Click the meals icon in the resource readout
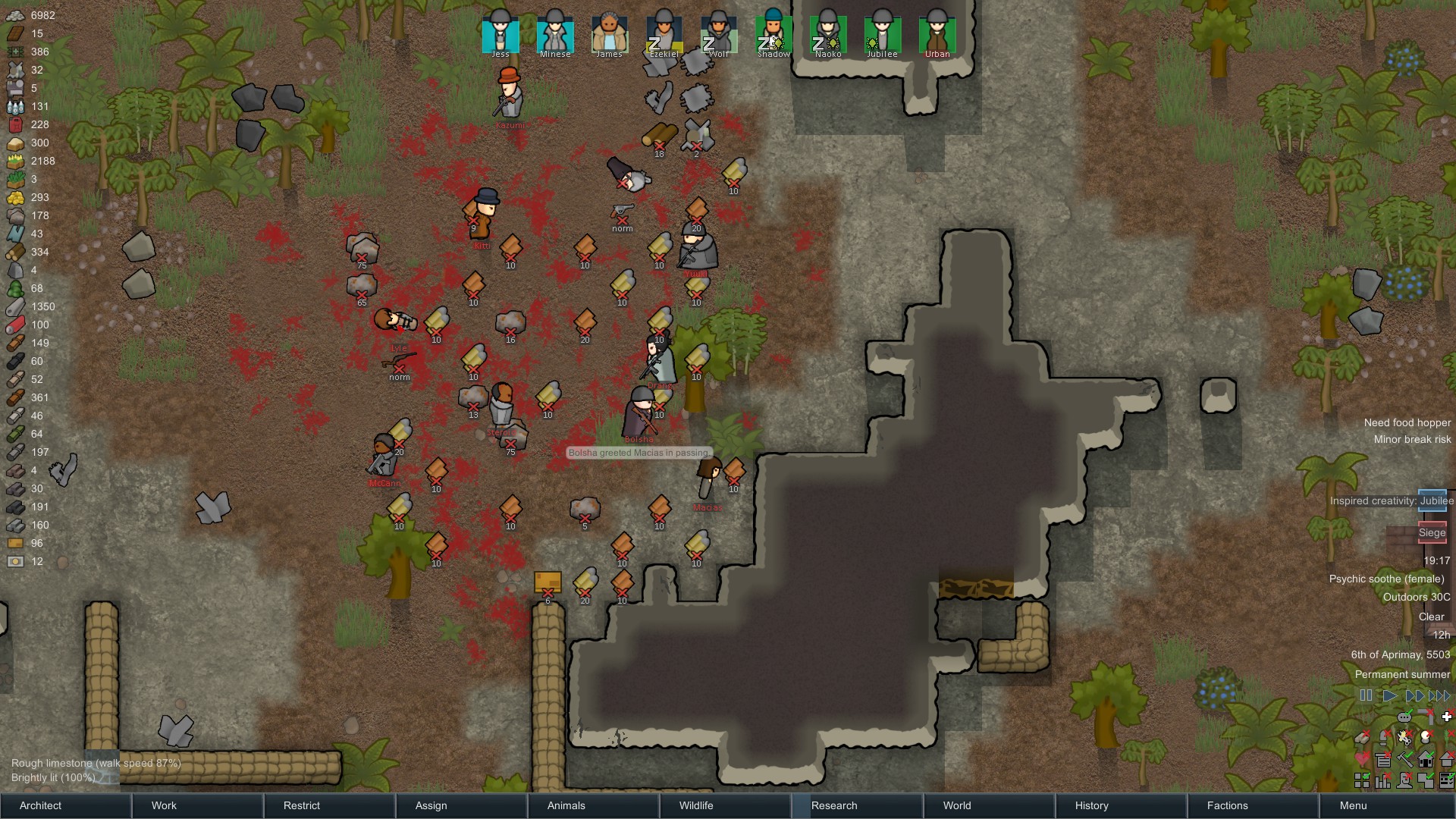 [15, 143]
